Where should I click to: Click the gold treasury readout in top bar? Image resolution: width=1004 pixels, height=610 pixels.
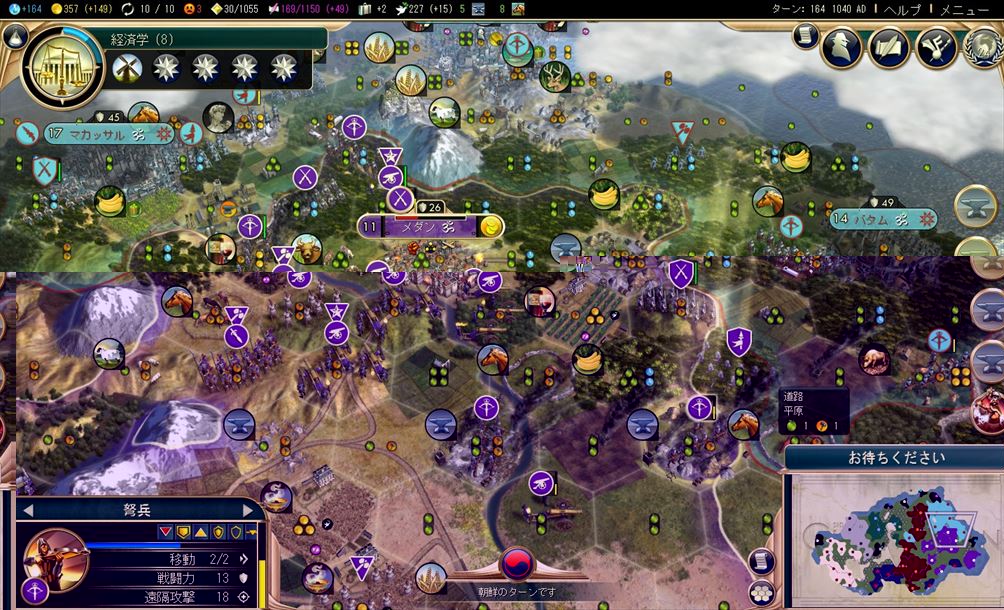[88, 8]
